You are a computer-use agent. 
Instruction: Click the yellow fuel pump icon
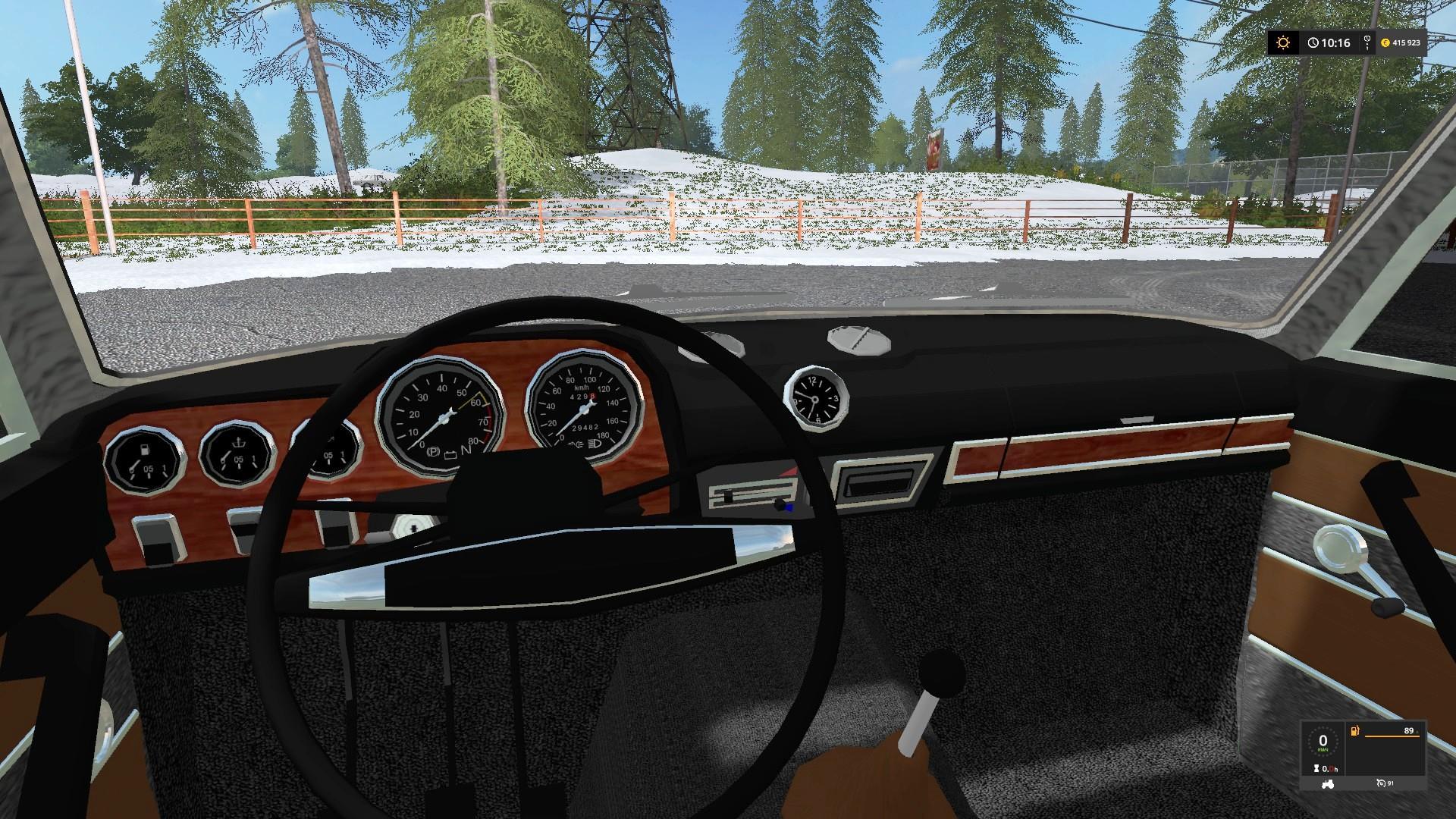1355,732
